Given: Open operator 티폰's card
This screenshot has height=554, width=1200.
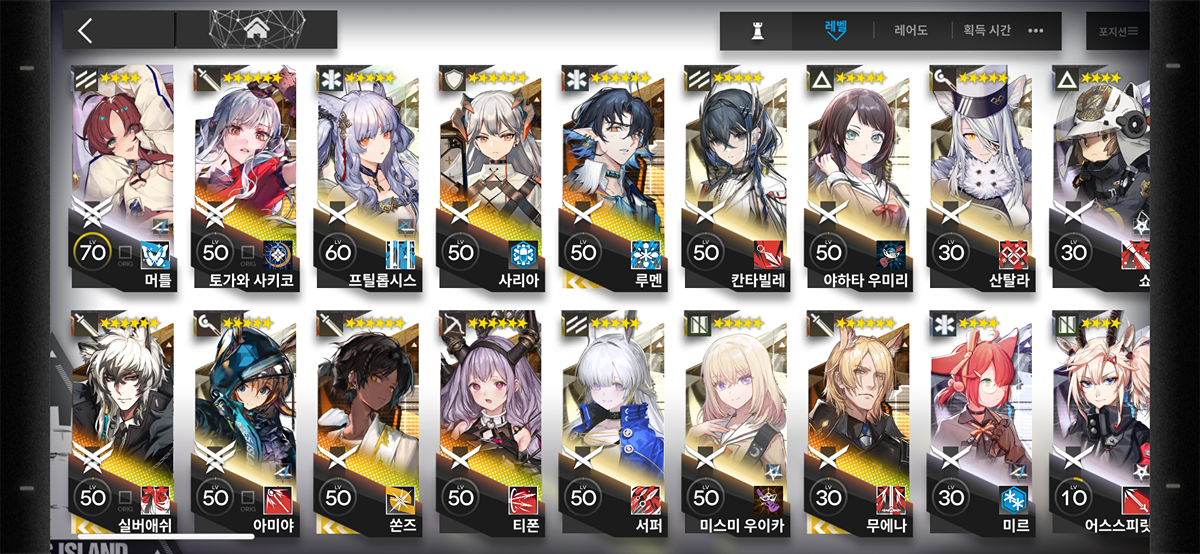Looking at the screenshot, I should pos(490,420).
